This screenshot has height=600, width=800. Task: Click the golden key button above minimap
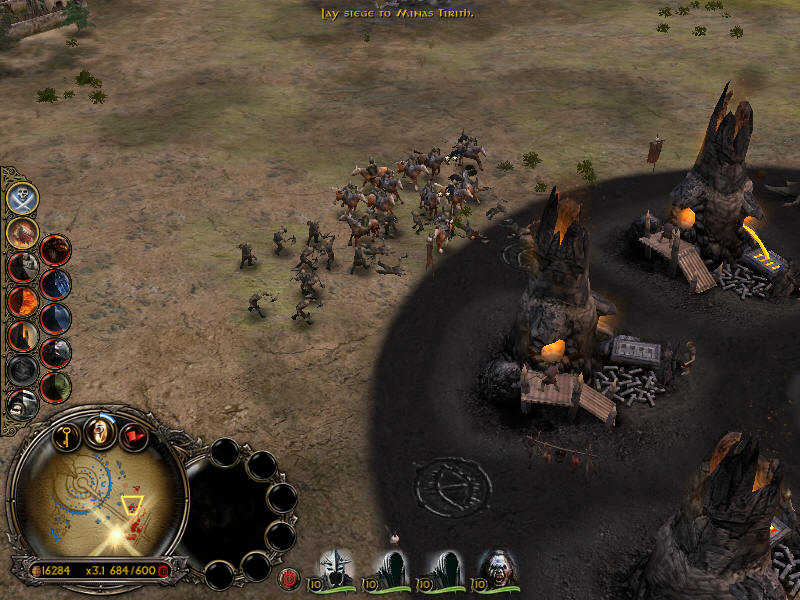(x=66, y=436)
